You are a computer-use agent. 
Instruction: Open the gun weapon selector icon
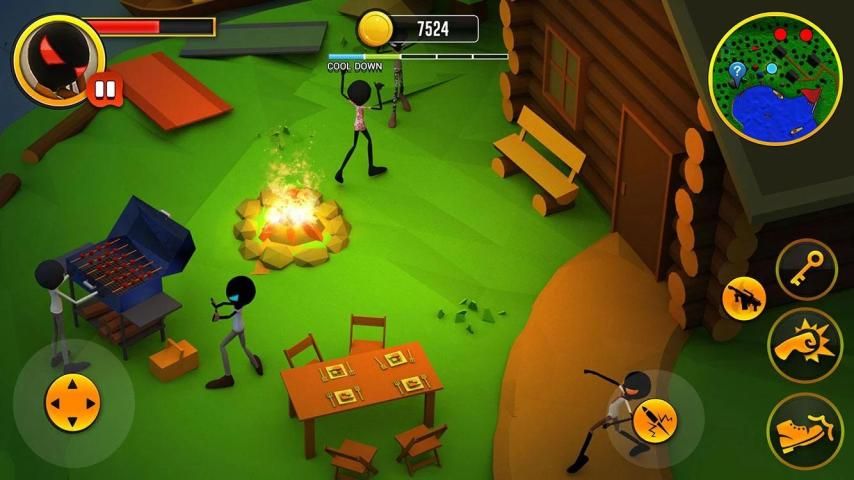pos(744,298)
